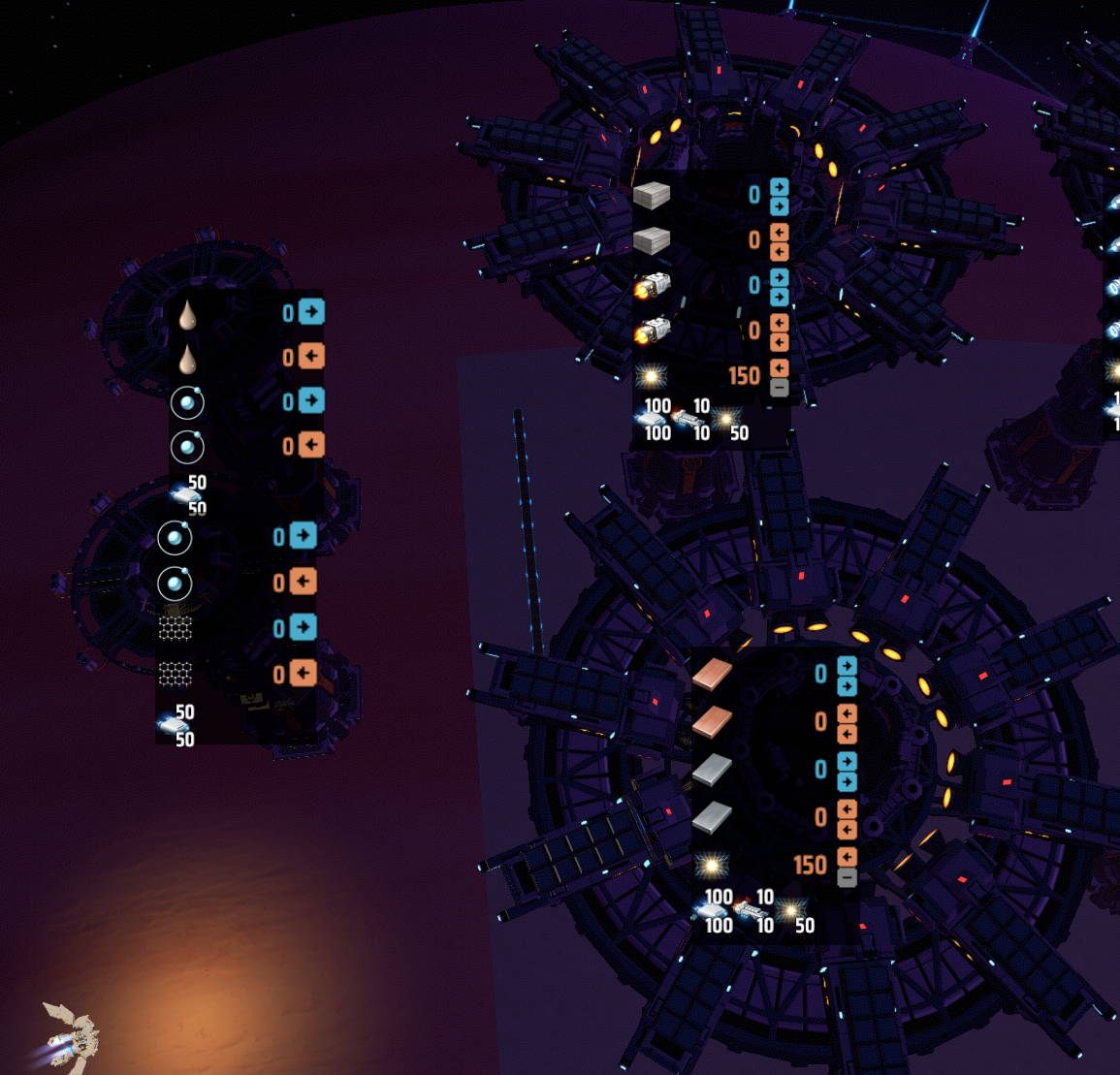Select the stone block icon in the blue supply row
Screen dimensions: 1120x1075
tap(652, 195)
